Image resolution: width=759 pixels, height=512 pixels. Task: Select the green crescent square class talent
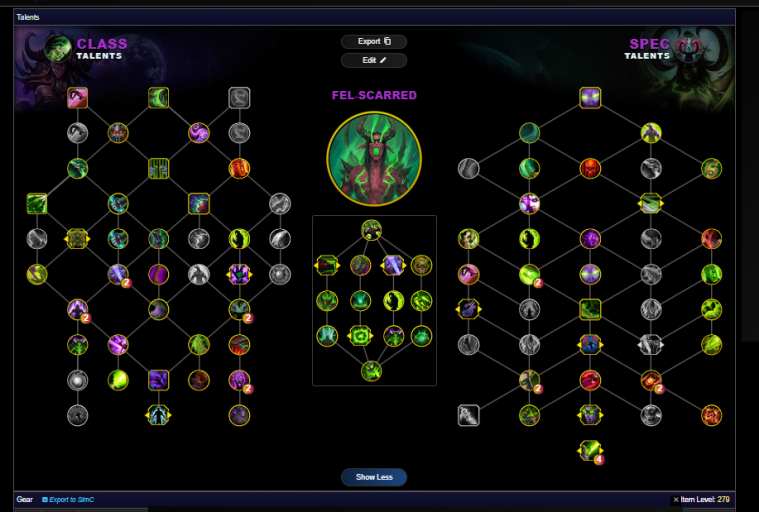coord(159,97)
